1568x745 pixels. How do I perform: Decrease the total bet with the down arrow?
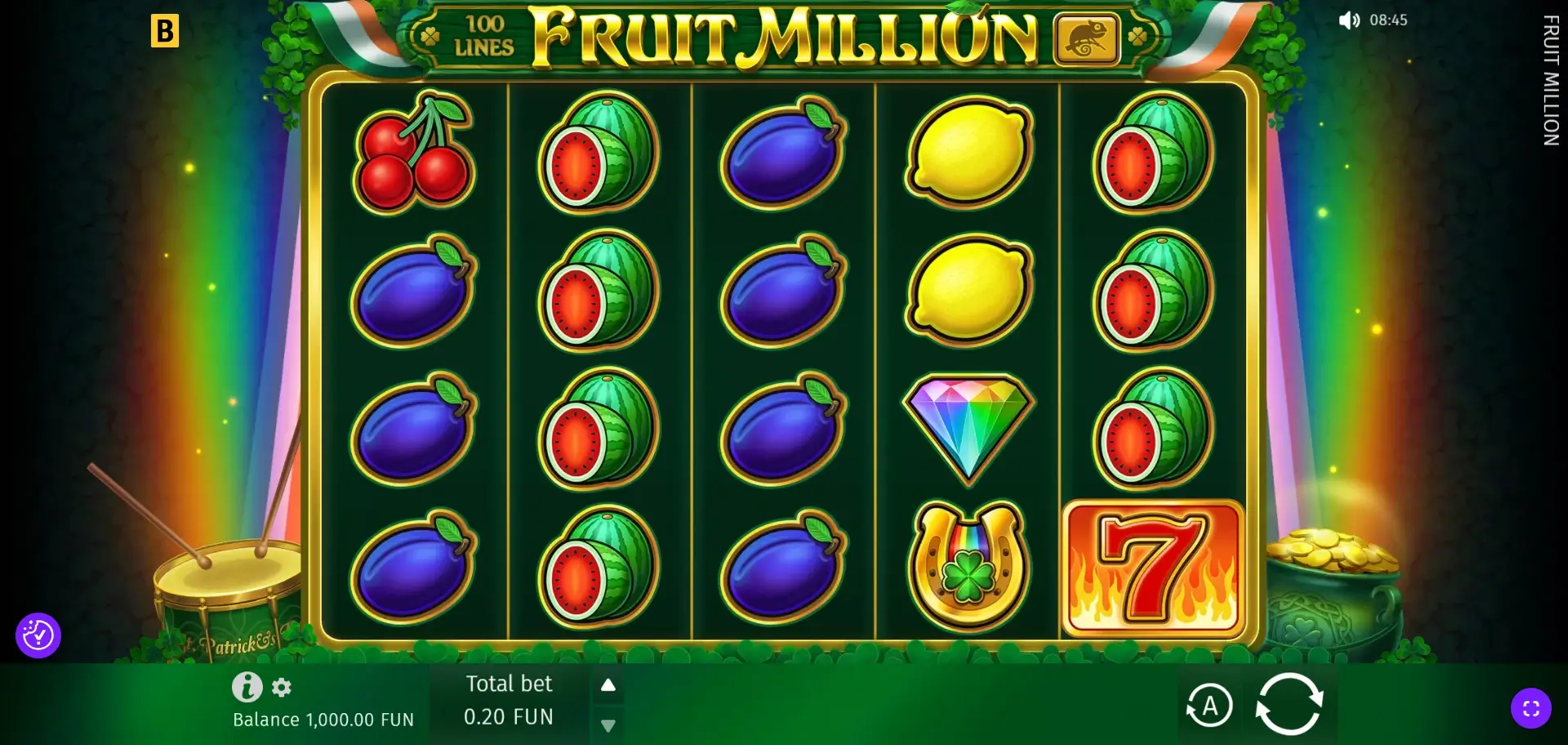(x=608, y=724)
